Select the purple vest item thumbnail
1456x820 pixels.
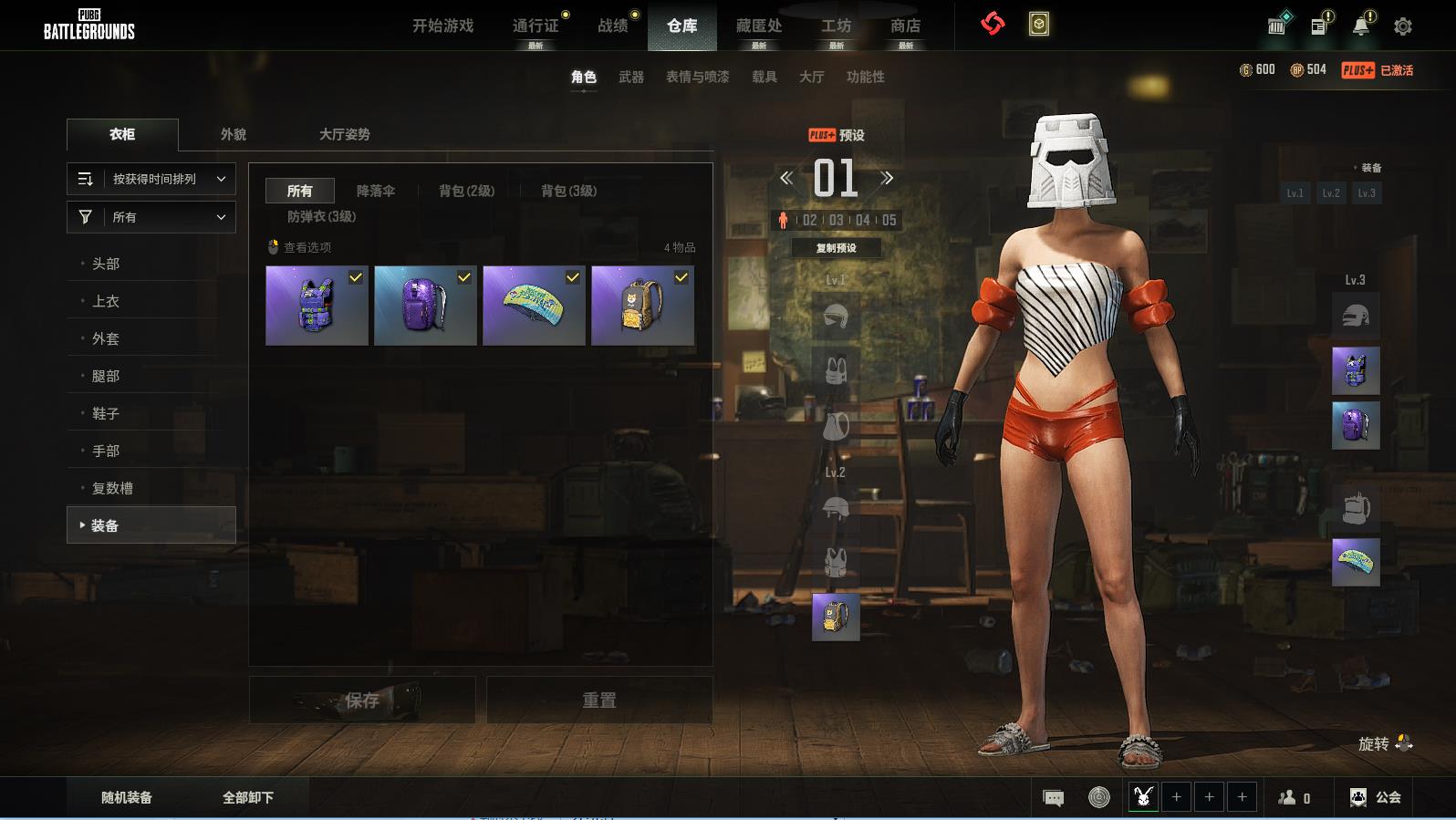point(317,306)
